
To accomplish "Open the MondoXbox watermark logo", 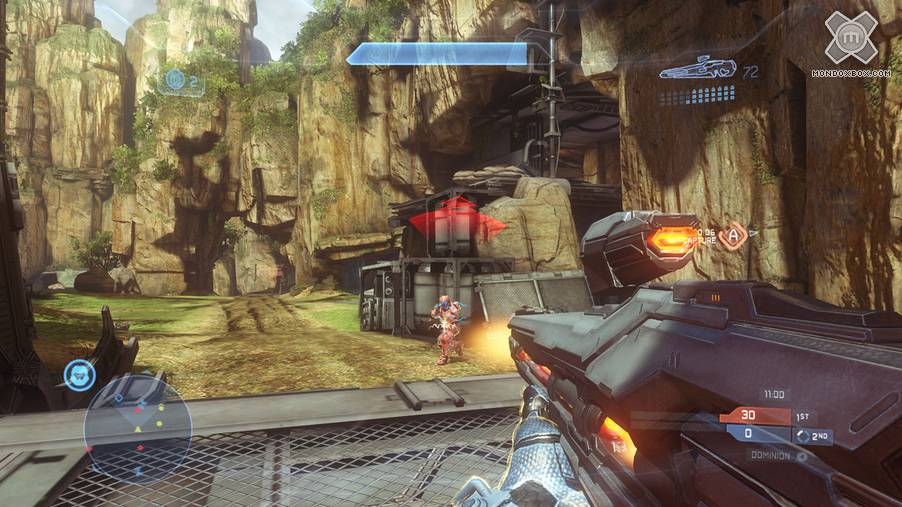I will pos(851,38).
